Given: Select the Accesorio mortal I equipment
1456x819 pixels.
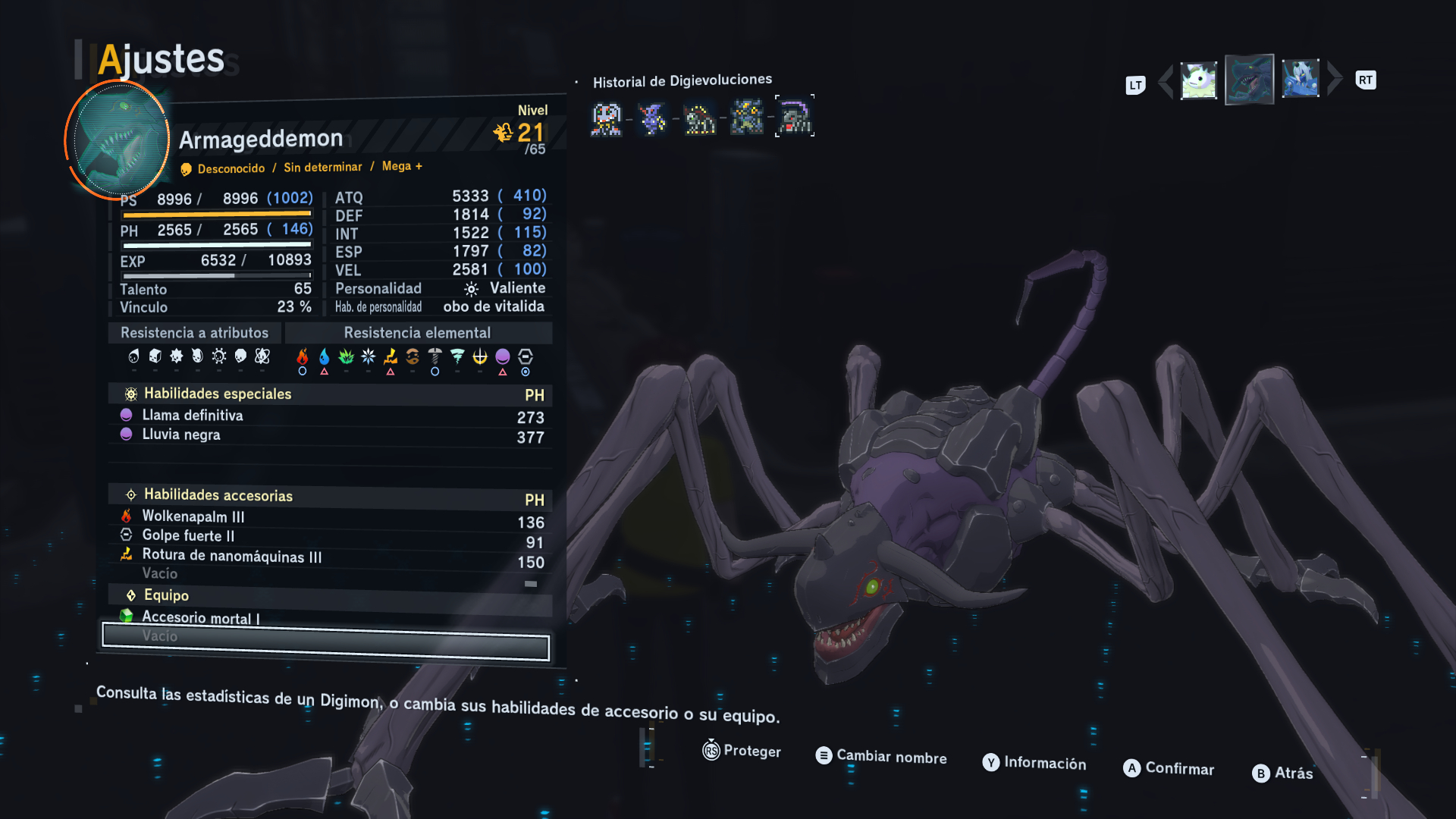Looking at the screenshot, I should (x=200, y=618).
